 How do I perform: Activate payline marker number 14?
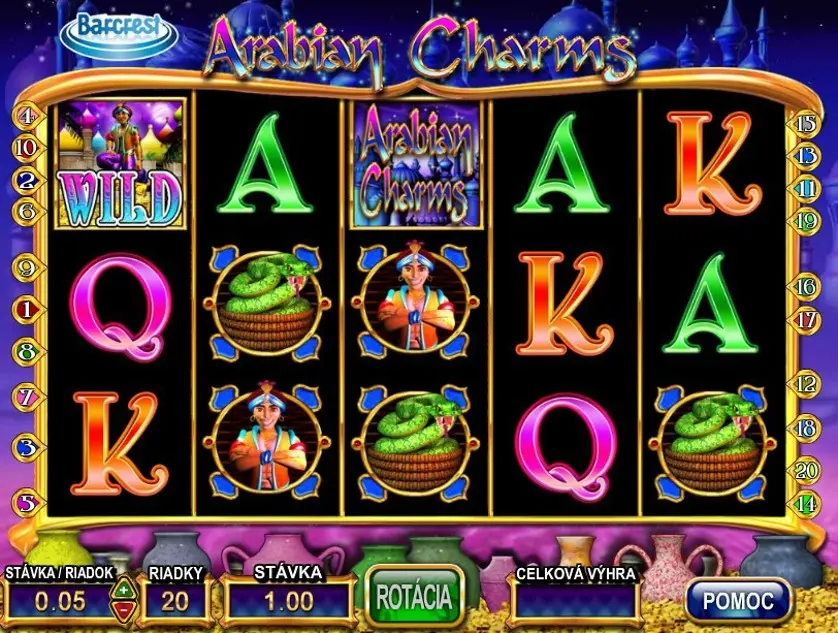click(806, 503)
